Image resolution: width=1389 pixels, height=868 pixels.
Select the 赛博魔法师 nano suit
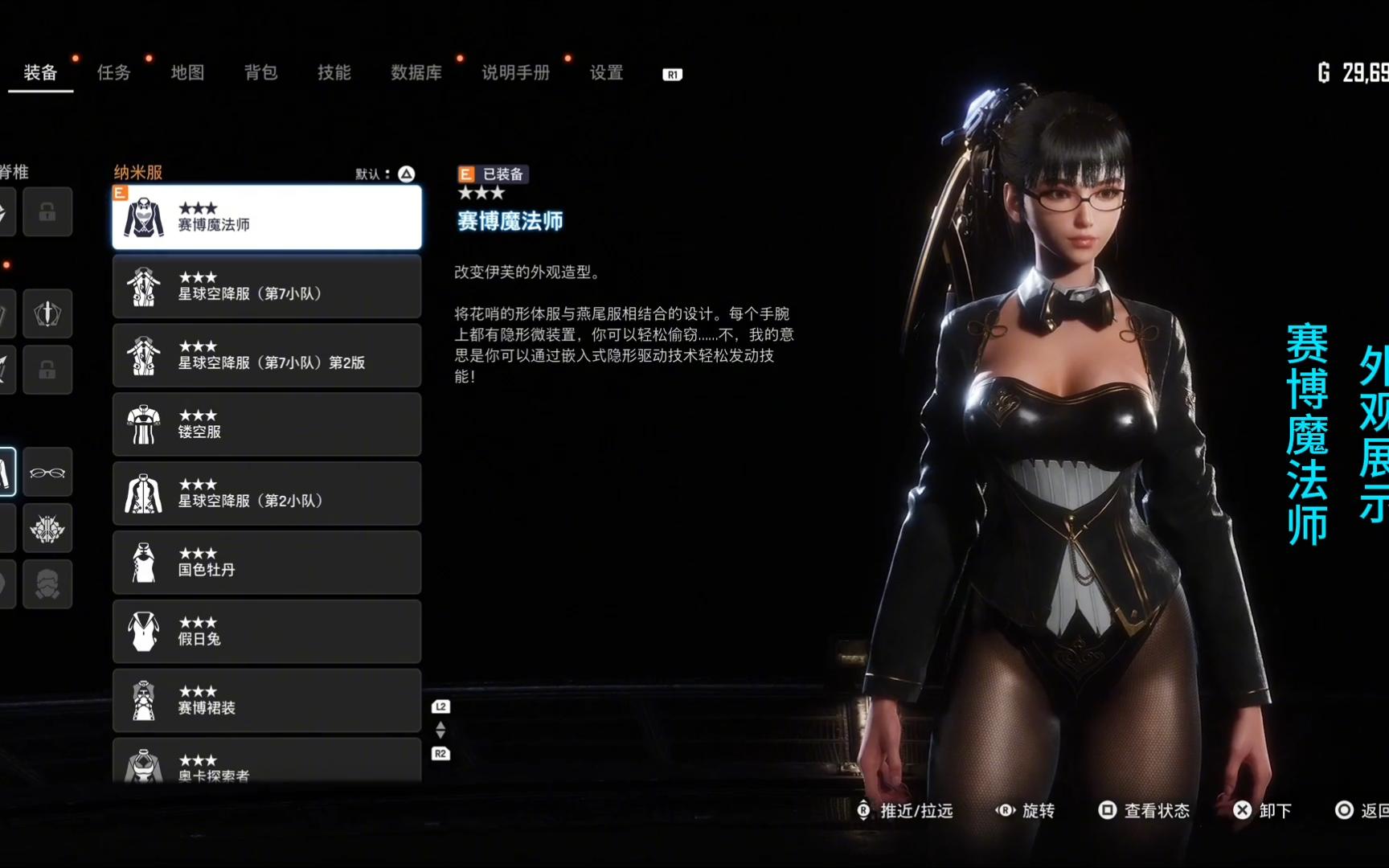coord(266,217)
